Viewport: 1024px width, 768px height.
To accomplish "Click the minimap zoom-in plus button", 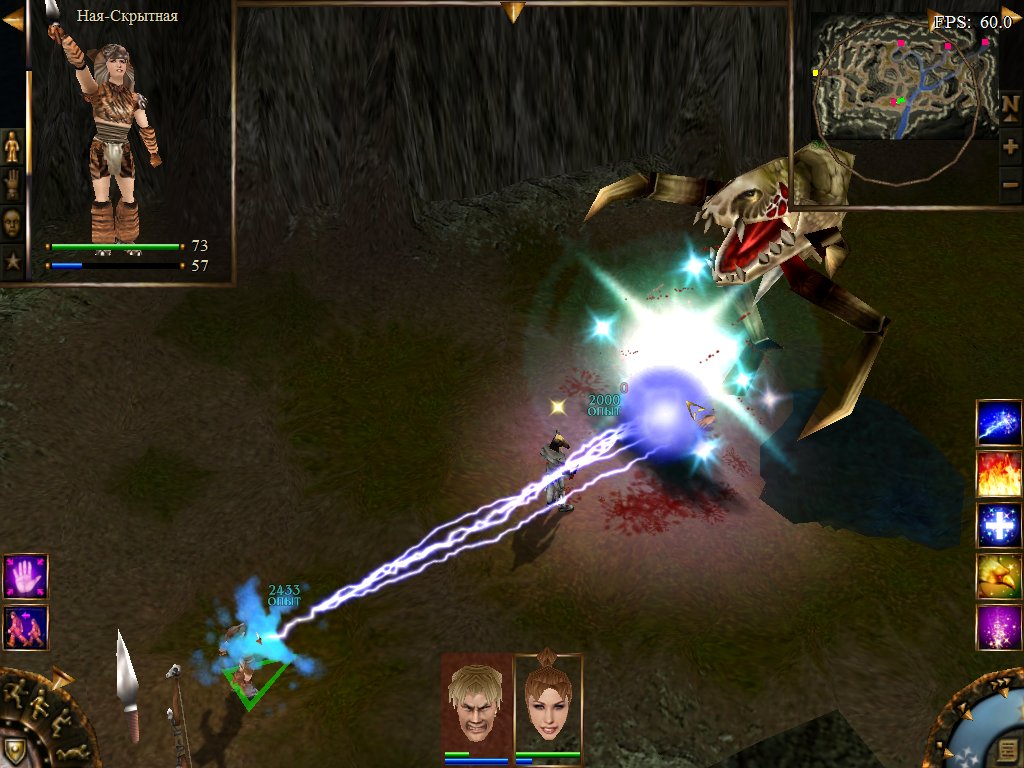I will (x=1010, y=147).
